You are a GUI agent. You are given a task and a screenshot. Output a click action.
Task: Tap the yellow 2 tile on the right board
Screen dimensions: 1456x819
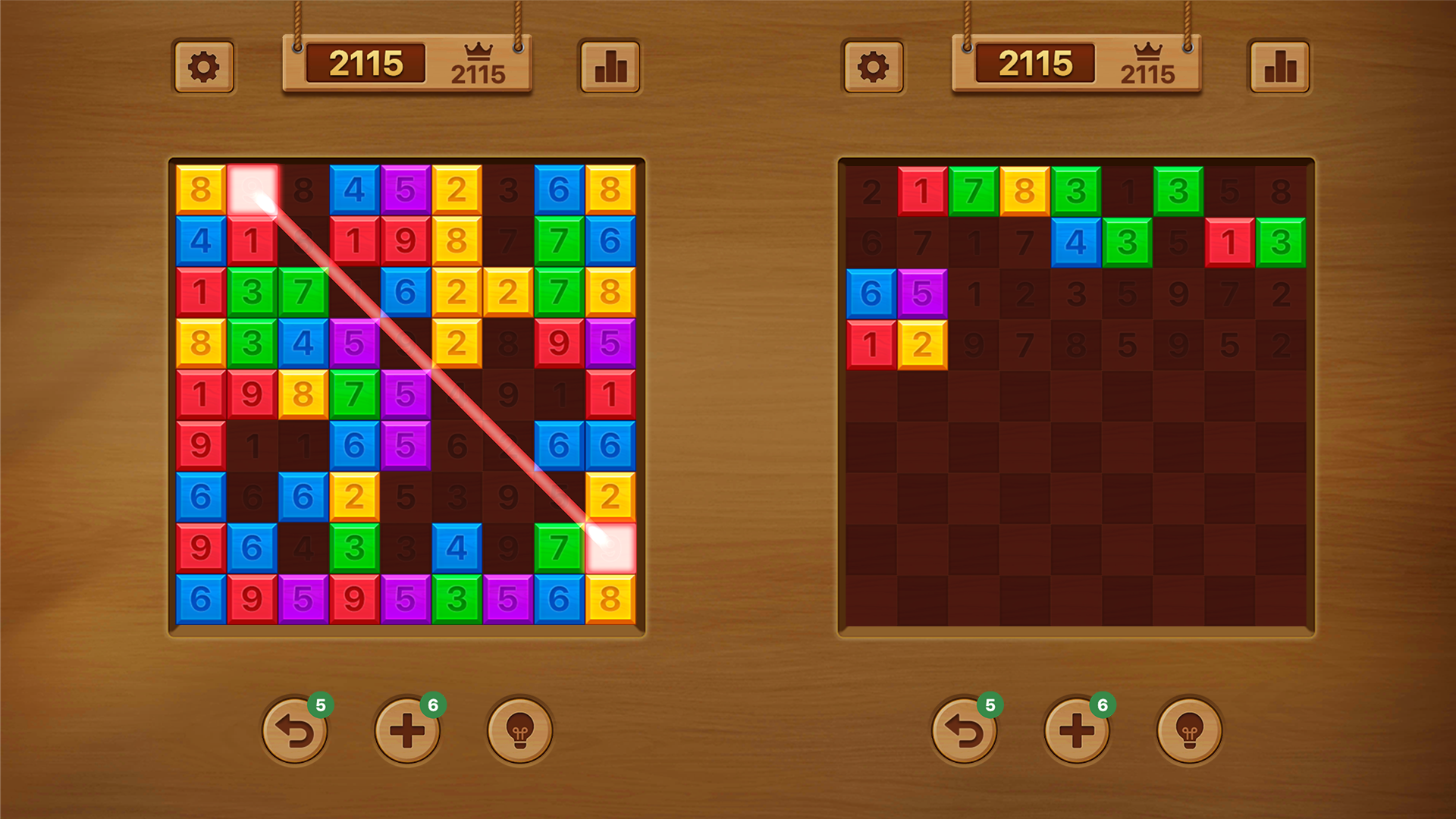pyautogui.click(x=922, y=347)
